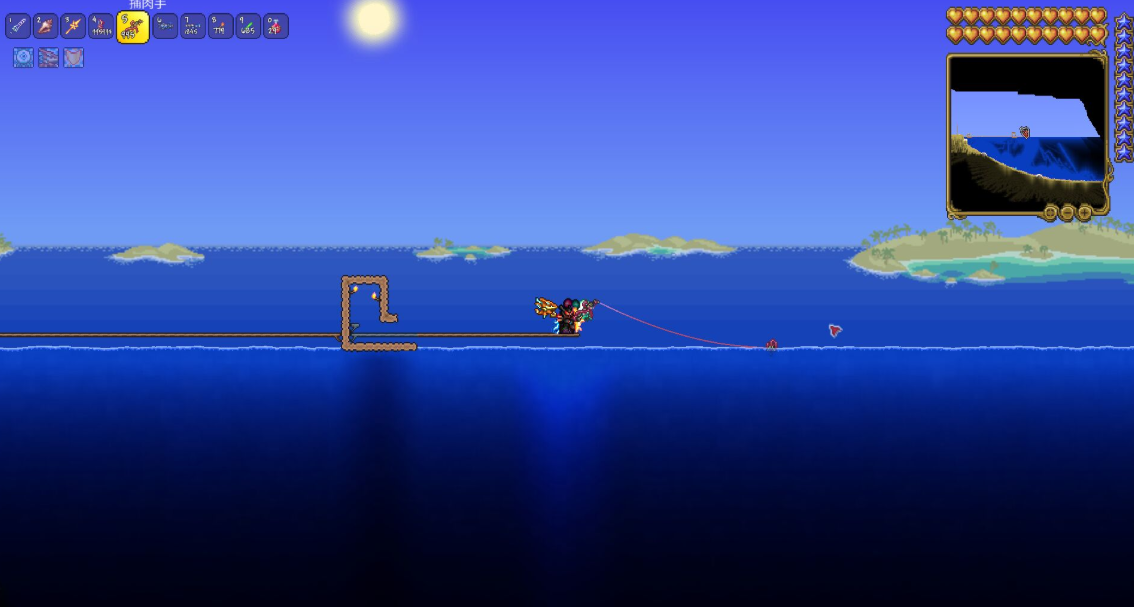1134x607 pixels.
Task: Click the shield-shaped buff icon
Action: pyautogui.click(x=73, y=58)
